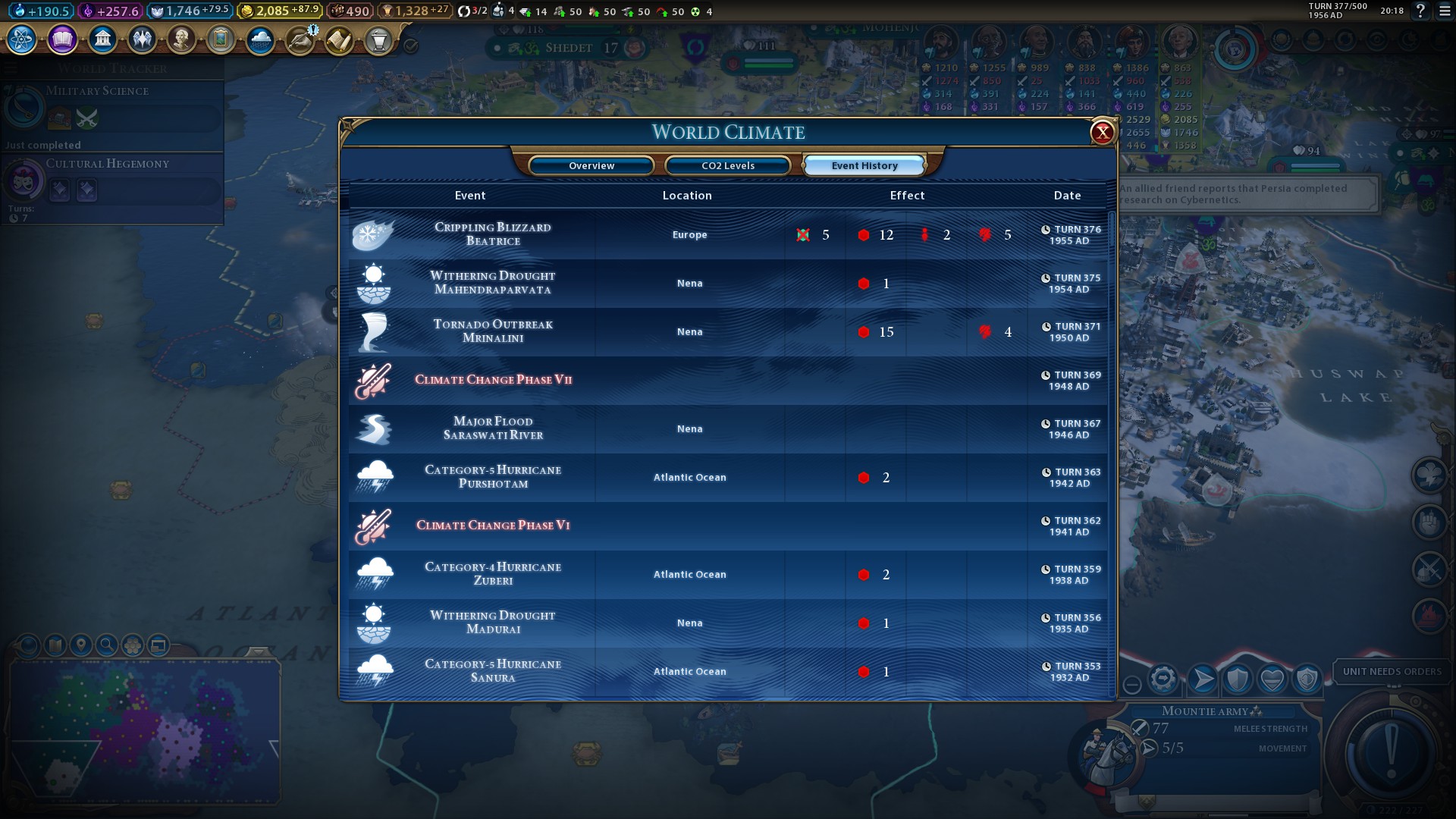The image size is (1456, 819).
Task: Open the CO2 Levels tab
Action: [x=728, y=165]
